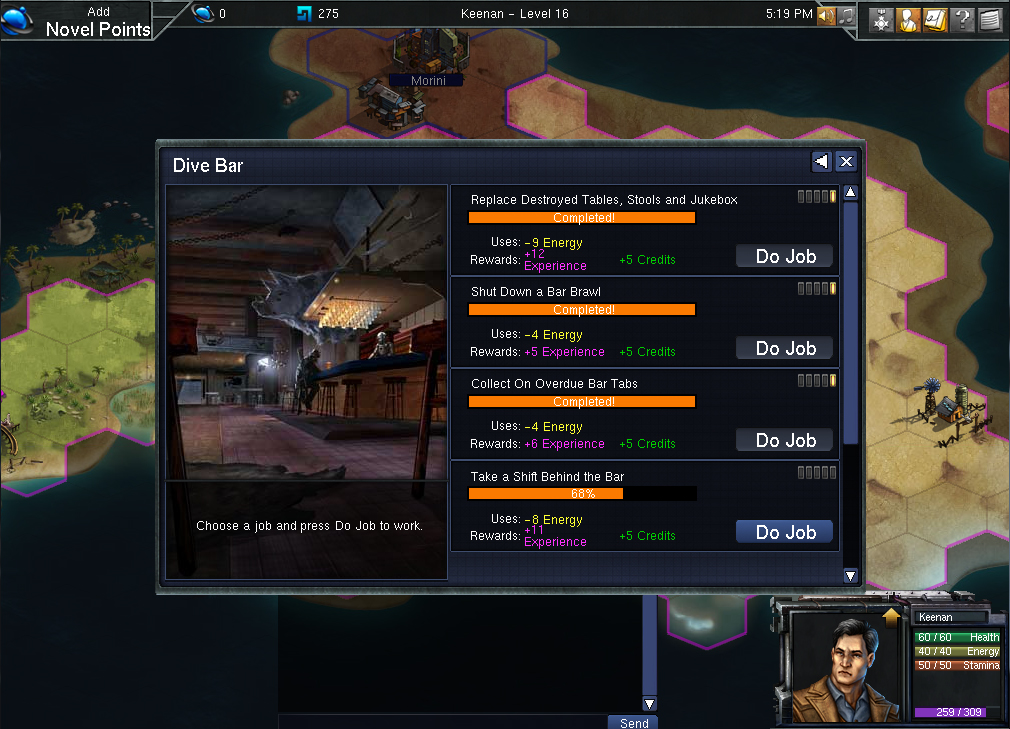The image size is (1010, 729).
Task: Do the Take a Shift Behind the Bar job
Action: (785, 532)
